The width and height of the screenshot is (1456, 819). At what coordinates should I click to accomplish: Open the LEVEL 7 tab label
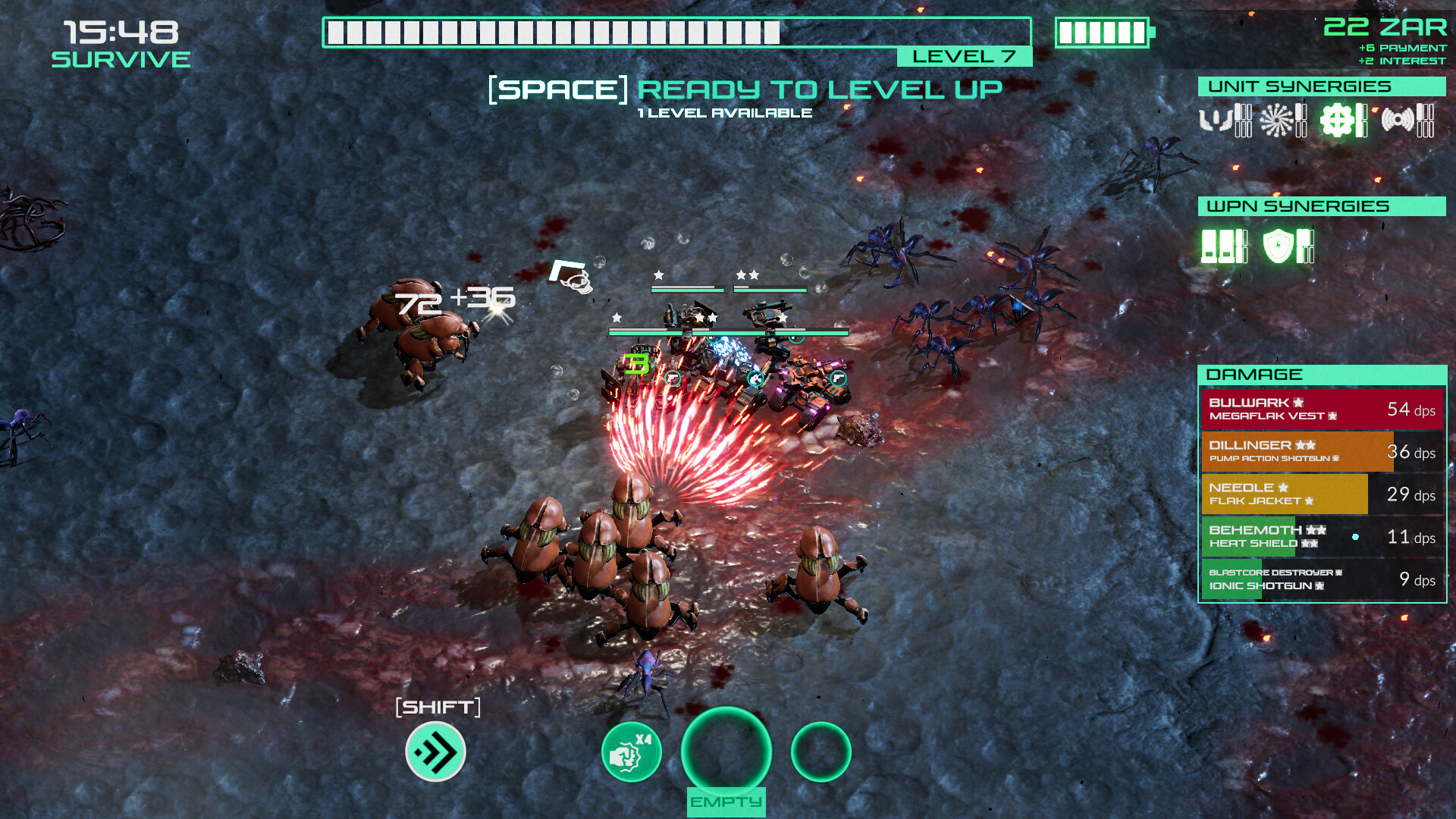click(964, 56)
